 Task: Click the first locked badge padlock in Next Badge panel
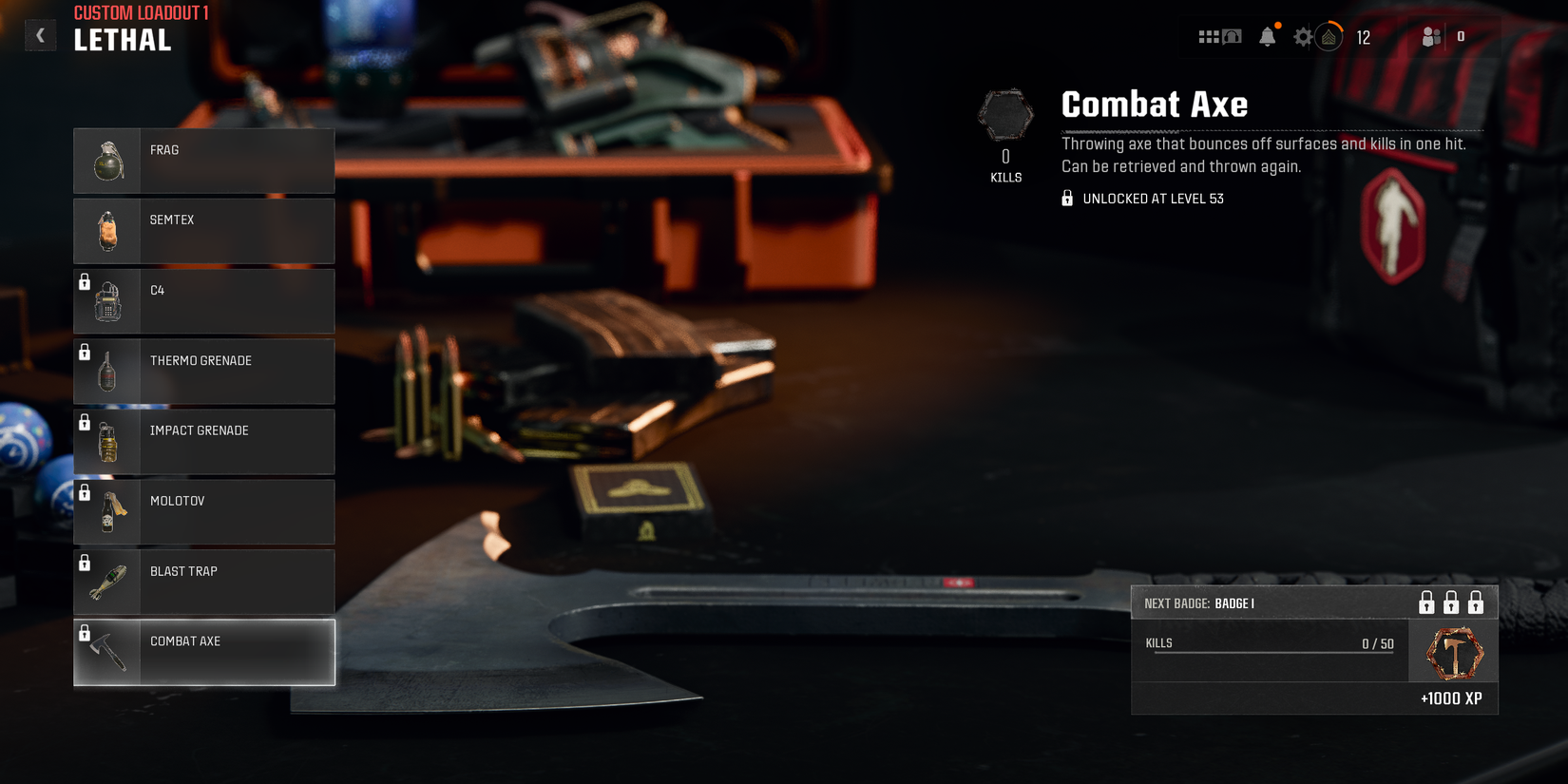(1425, 602)
